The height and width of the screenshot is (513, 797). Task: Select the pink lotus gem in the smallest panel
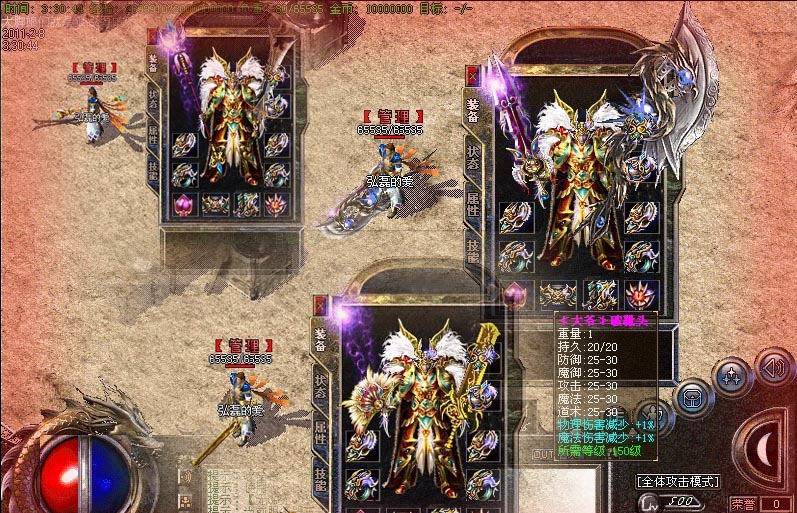[x=183, y=204]
